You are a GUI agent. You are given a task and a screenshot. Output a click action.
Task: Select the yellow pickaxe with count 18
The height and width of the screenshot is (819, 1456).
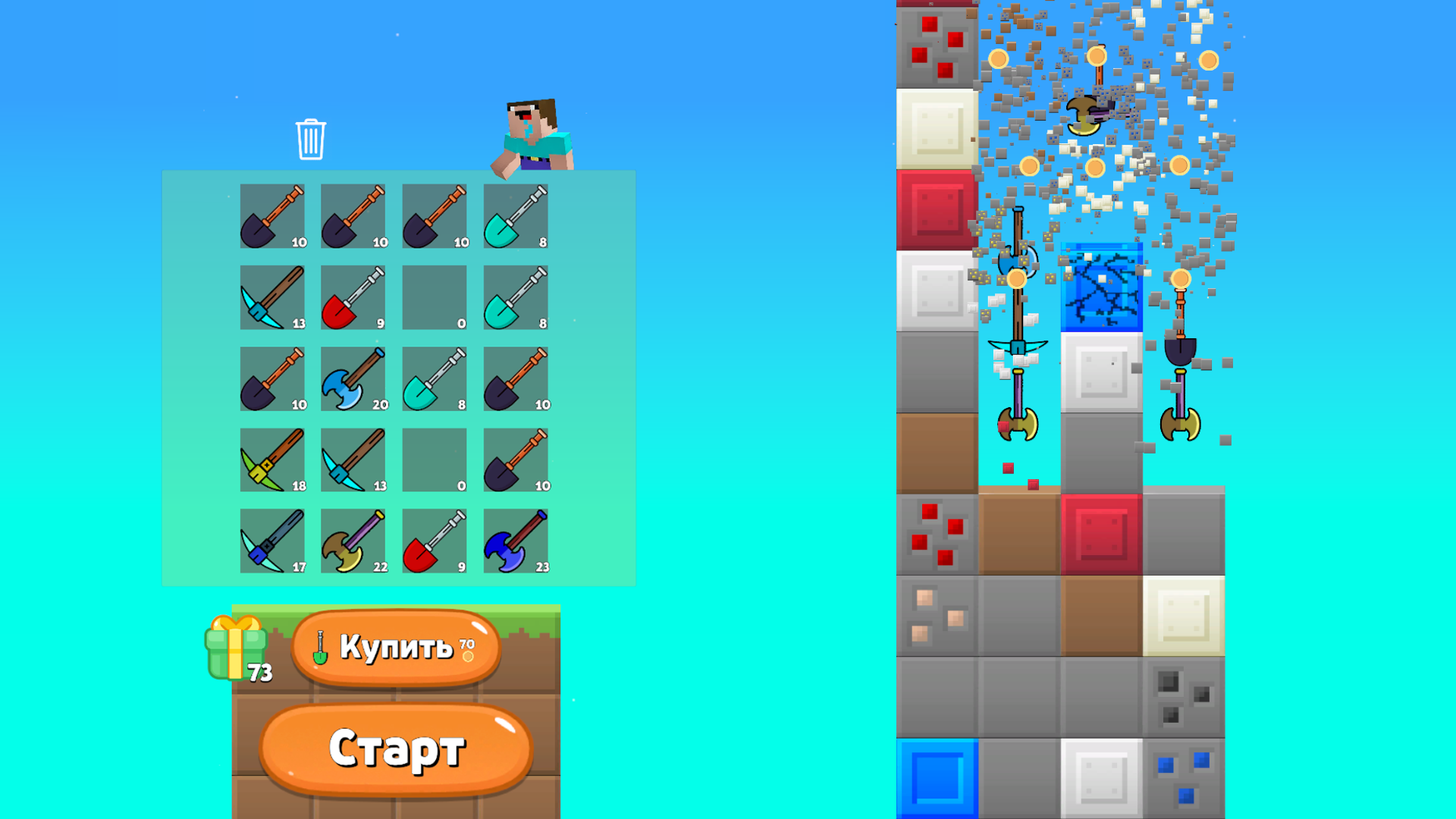[x=273, y=457]
